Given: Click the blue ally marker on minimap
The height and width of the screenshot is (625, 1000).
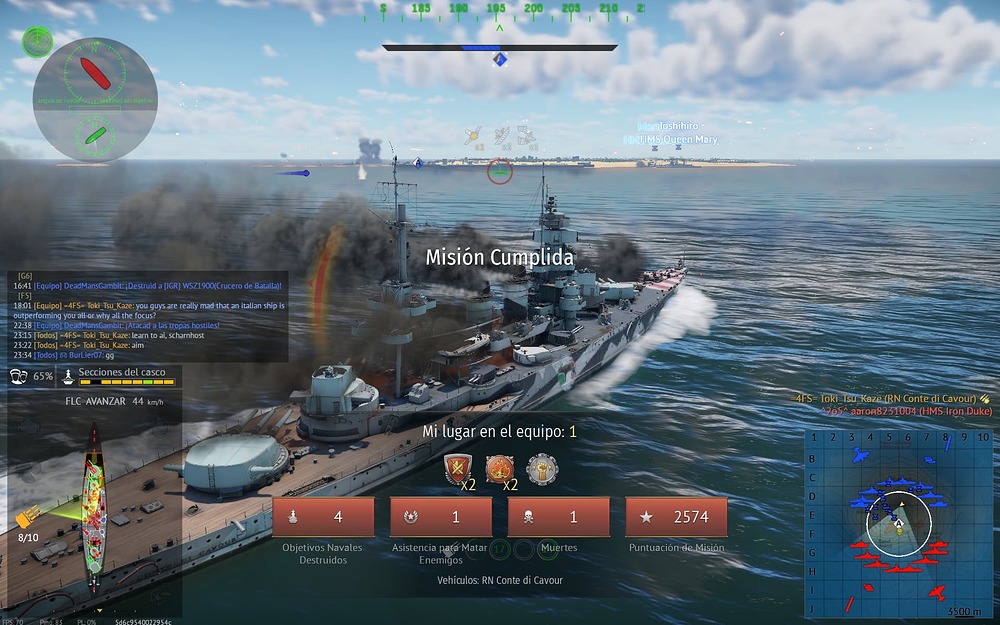Looking at the screenshot, I should pyautogui.click(x=857, y=456).
